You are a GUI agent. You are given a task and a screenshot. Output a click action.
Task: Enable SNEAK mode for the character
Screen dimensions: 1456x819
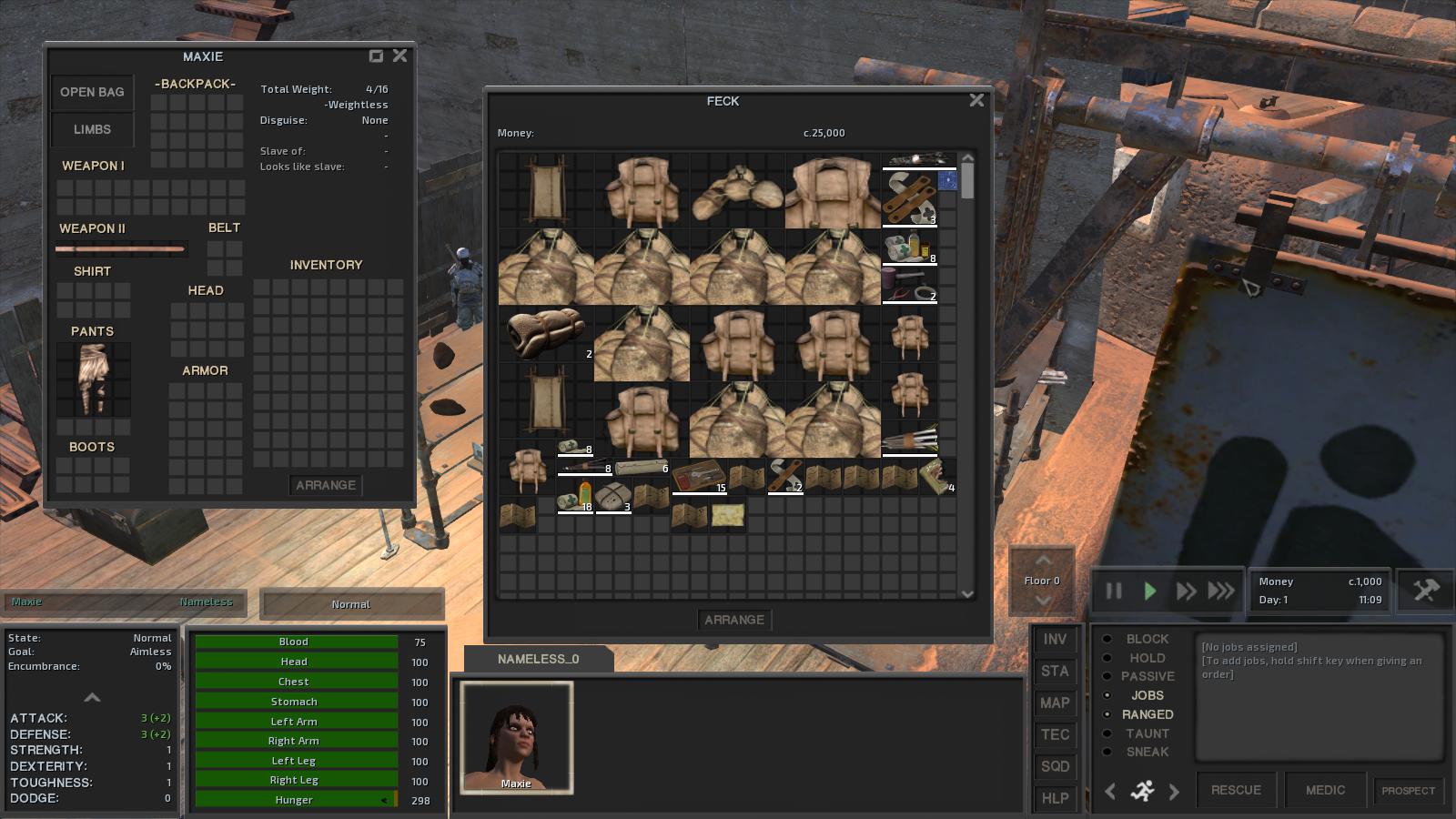point(1147,753)
